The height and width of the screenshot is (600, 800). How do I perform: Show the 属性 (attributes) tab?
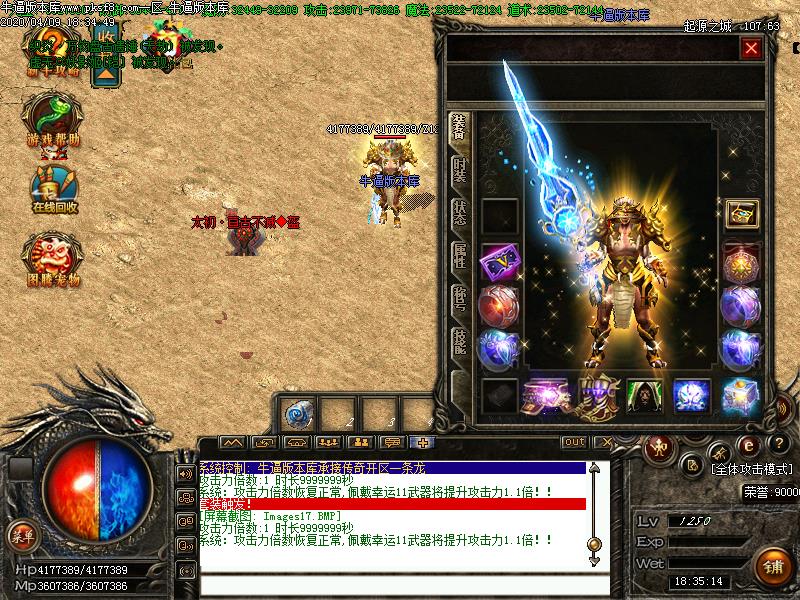tap(460, 254)
